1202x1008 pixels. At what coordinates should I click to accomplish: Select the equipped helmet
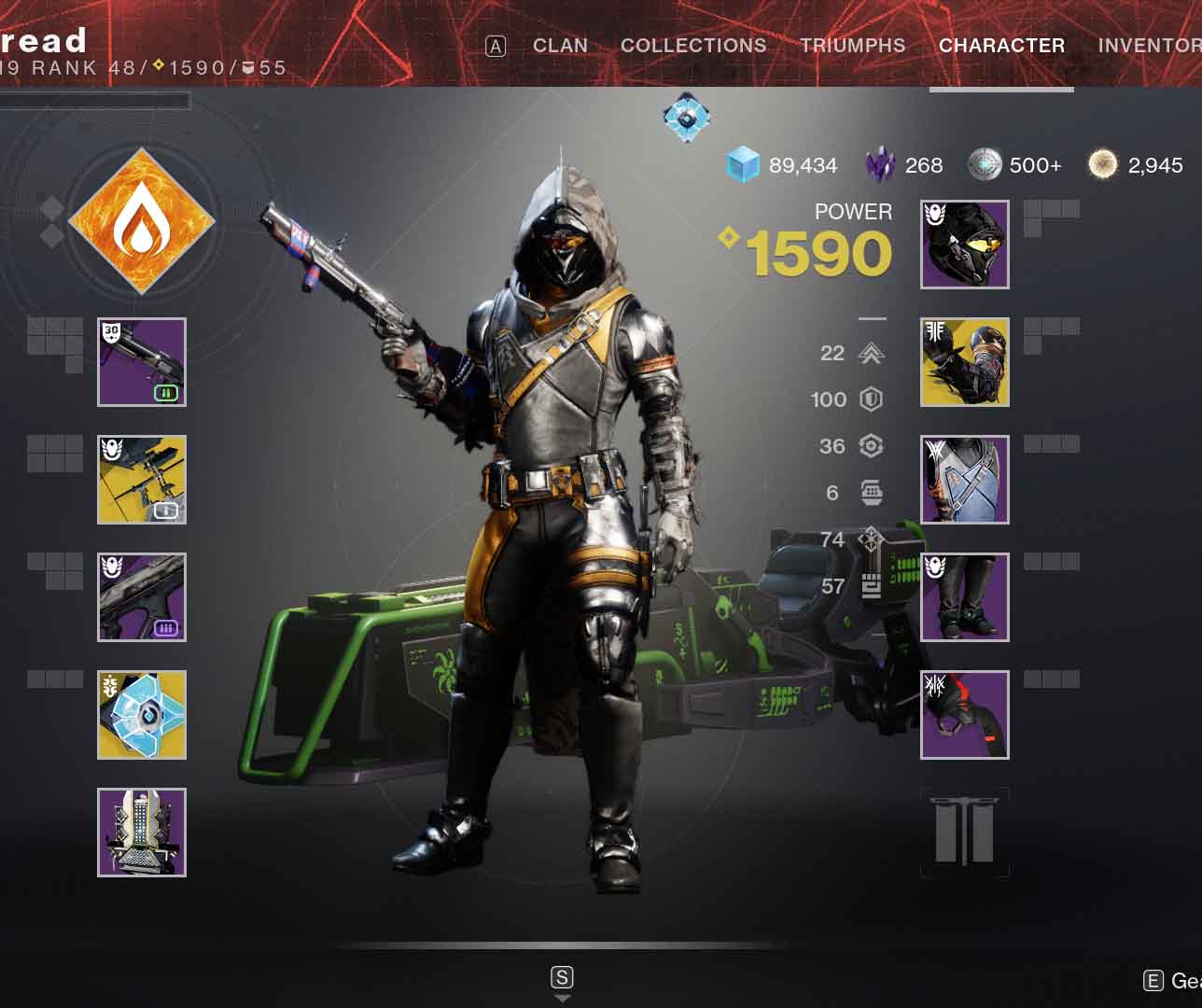coord(963,245)
